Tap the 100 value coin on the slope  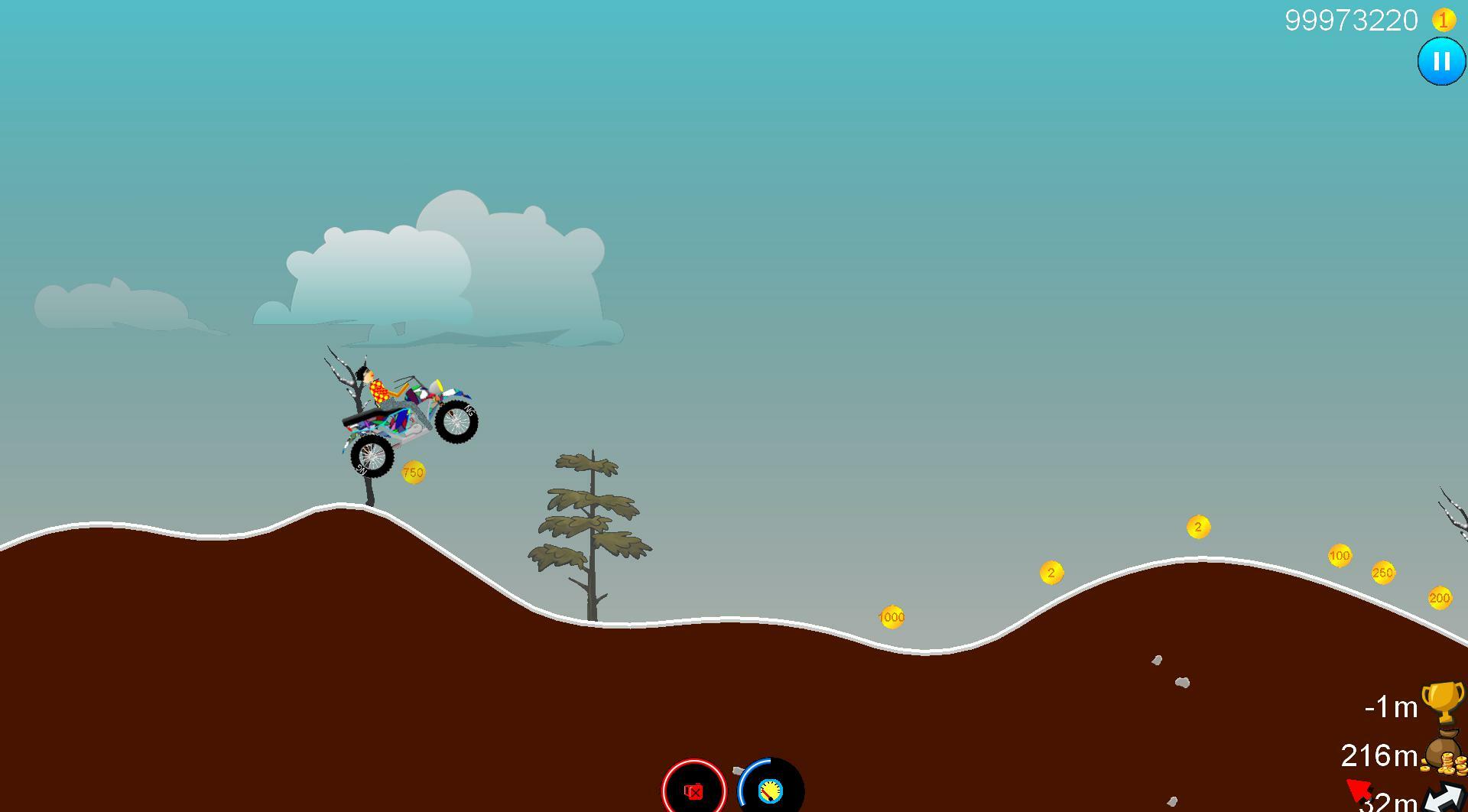click(1340, 557)
